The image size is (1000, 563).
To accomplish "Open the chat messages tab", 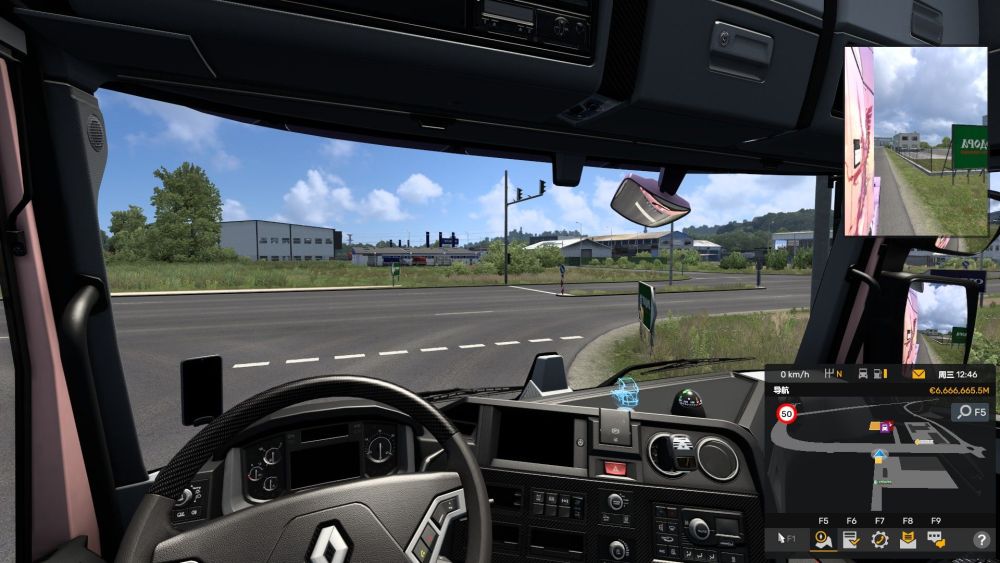I will [x=935, y=539].
